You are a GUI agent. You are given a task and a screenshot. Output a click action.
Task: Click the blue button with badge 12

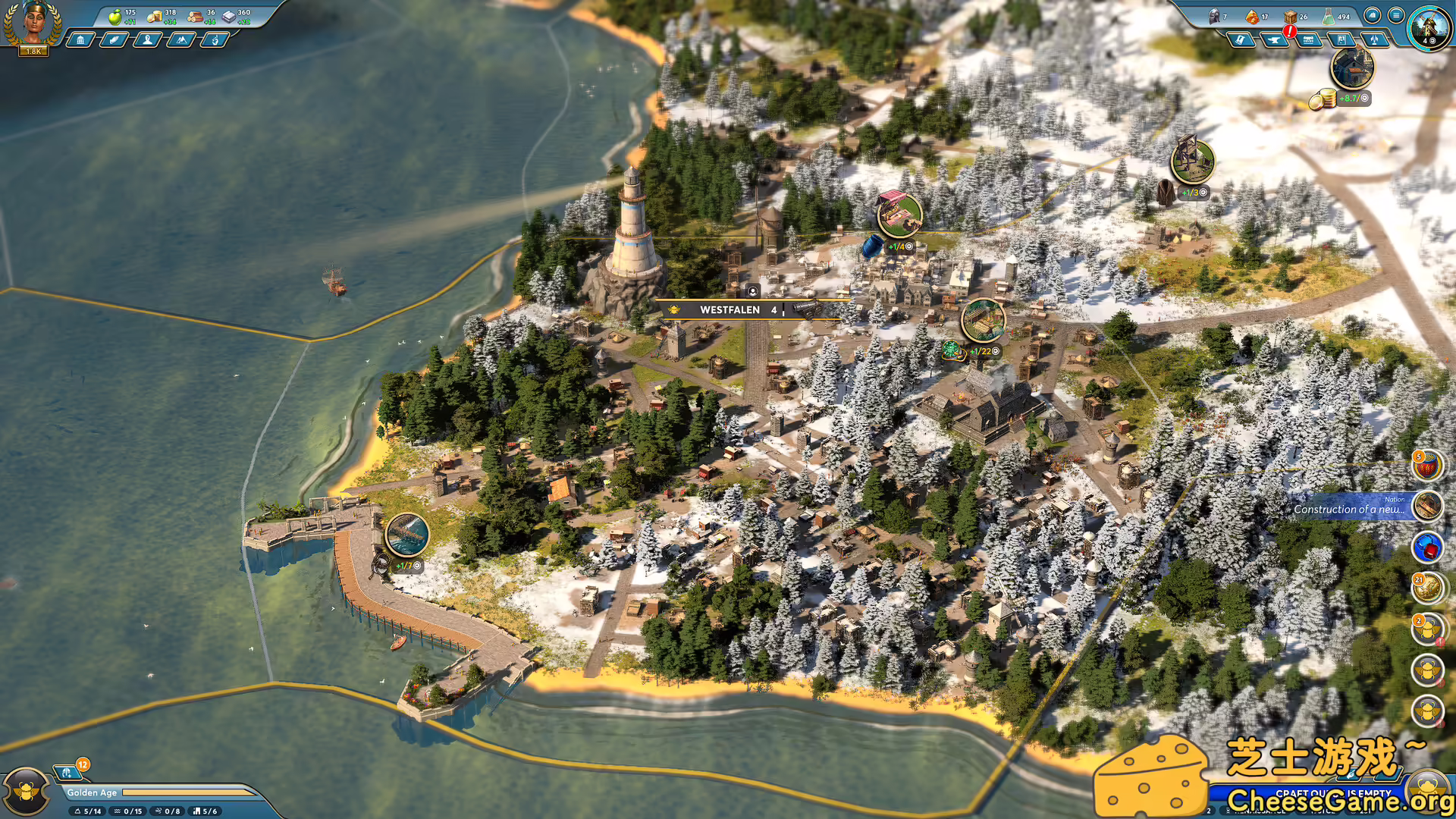pyautogui.click(x=68, y=772)
